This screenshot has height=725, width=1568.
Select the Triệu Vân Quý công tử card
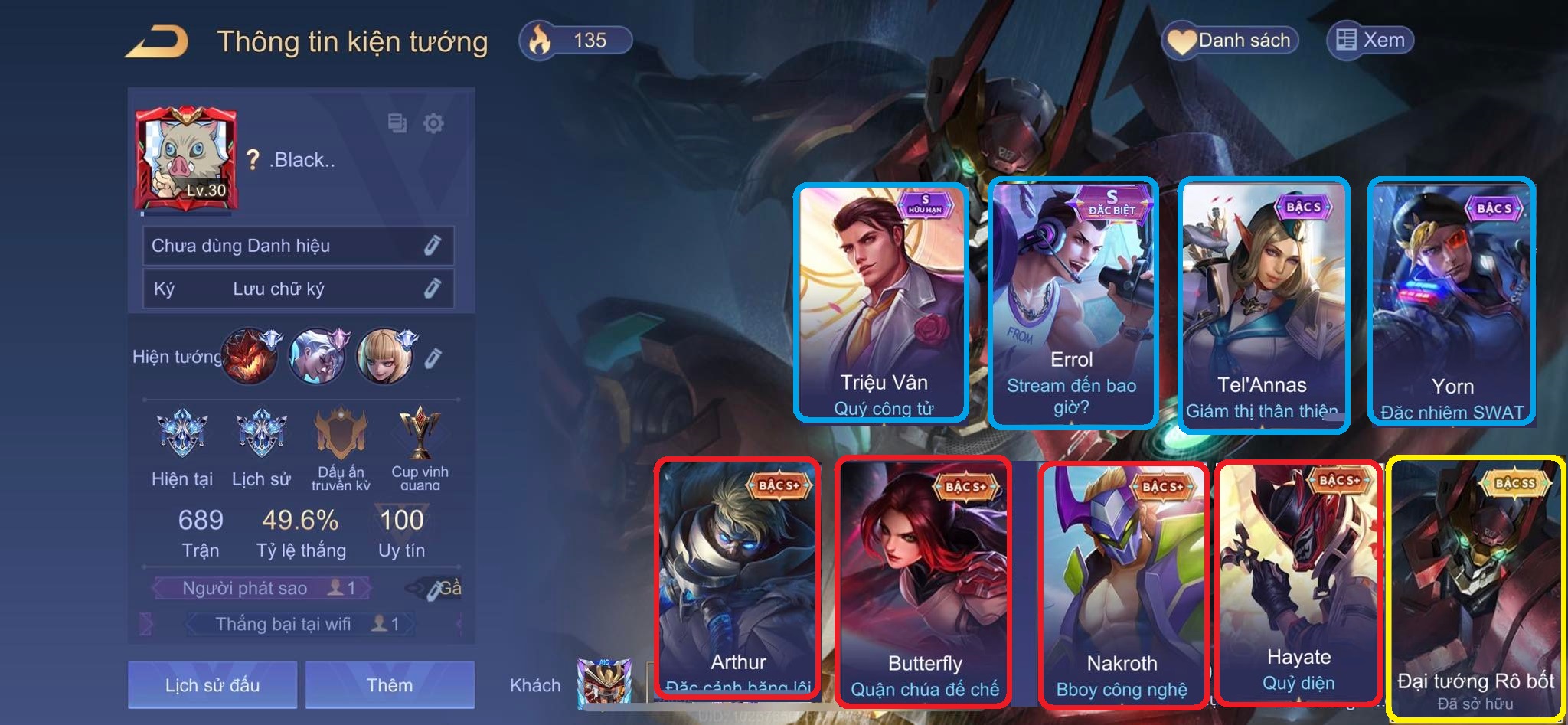click(x=882, y=302)
